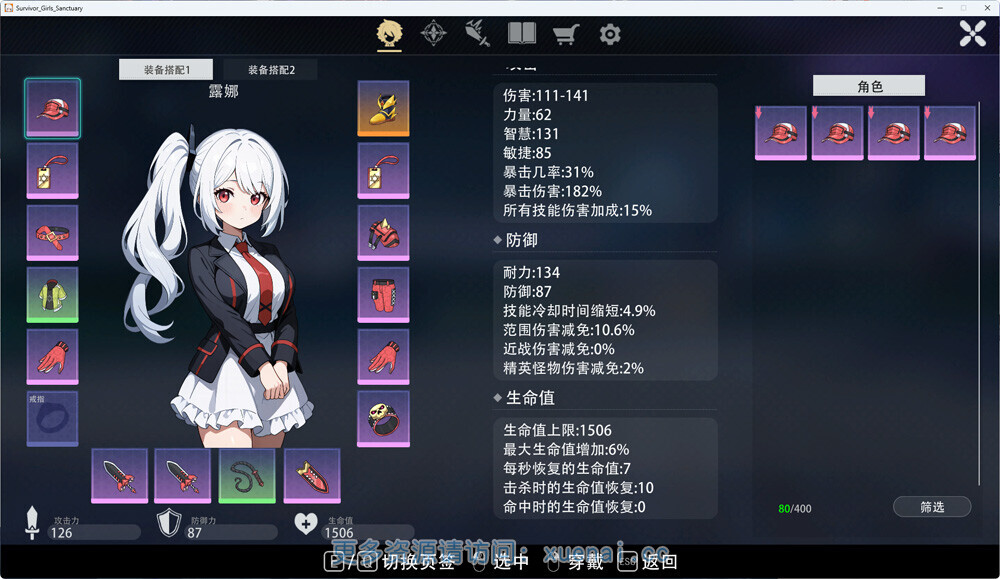Open the compass star tab
This screenshot has width=1000, height=579.
(433, 34)
